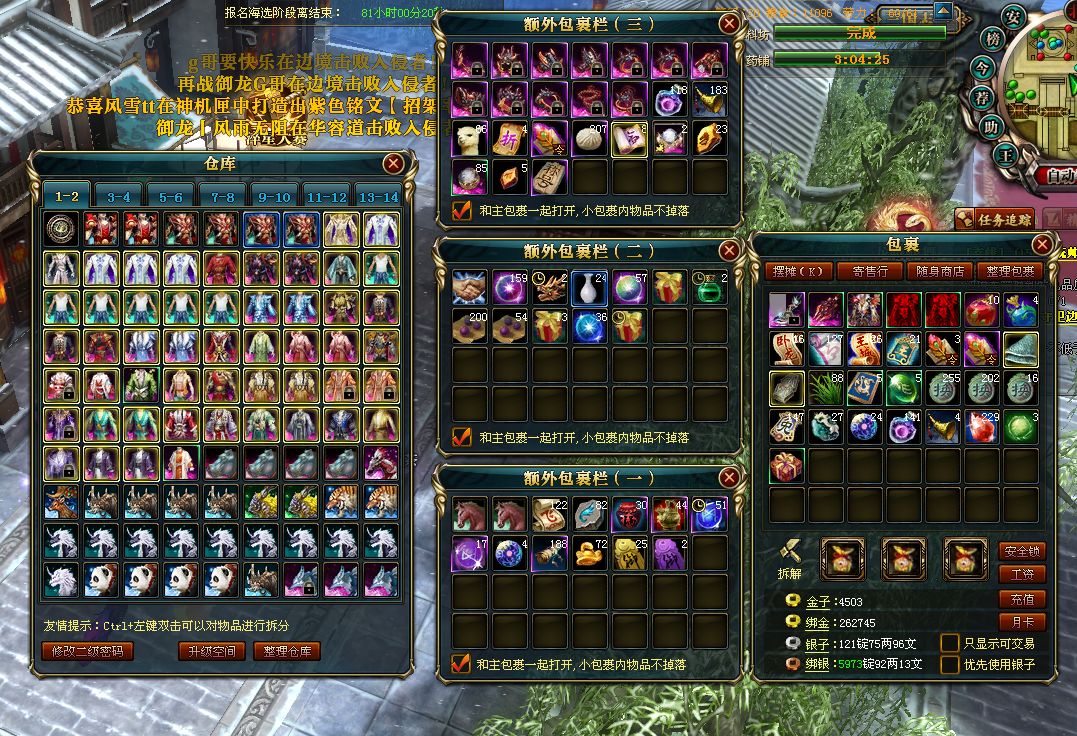The width and height of the screenshot is (1077, 736).
Task: Open the 任务追踪 quest tracker
Action: coord(994,220)
